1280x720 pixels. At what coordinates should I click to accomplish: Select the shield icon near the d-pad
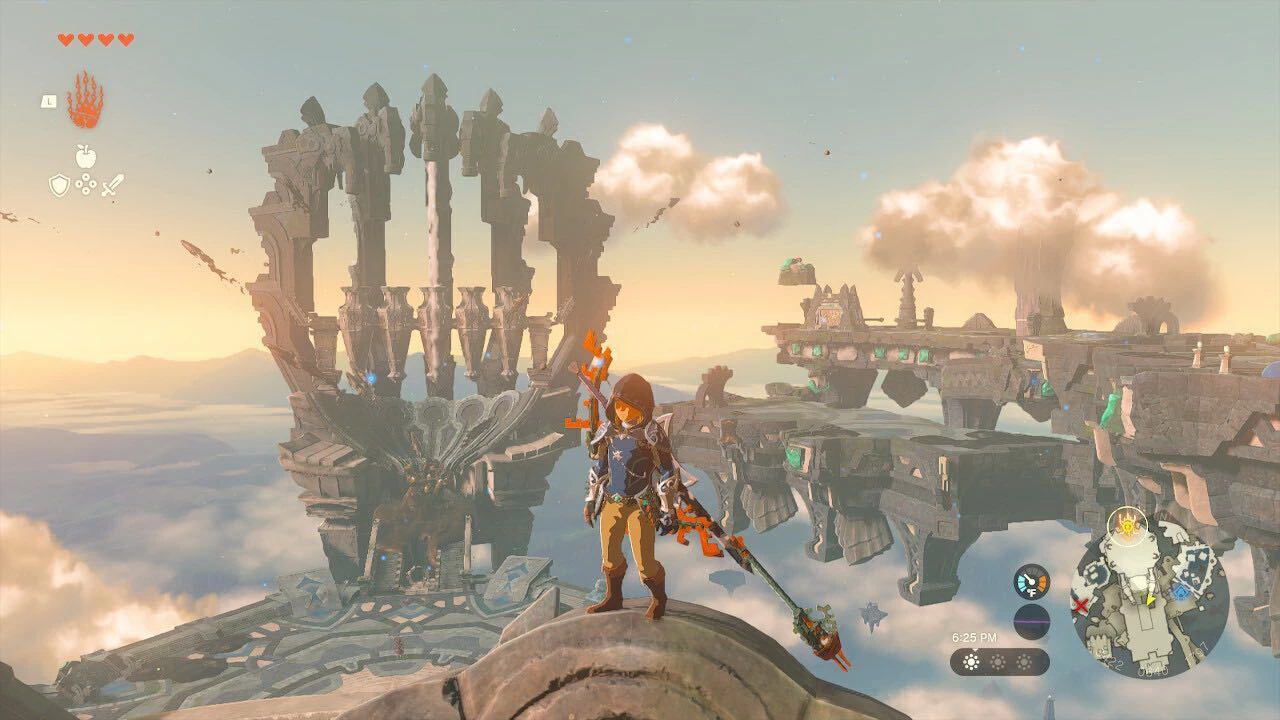60,185
